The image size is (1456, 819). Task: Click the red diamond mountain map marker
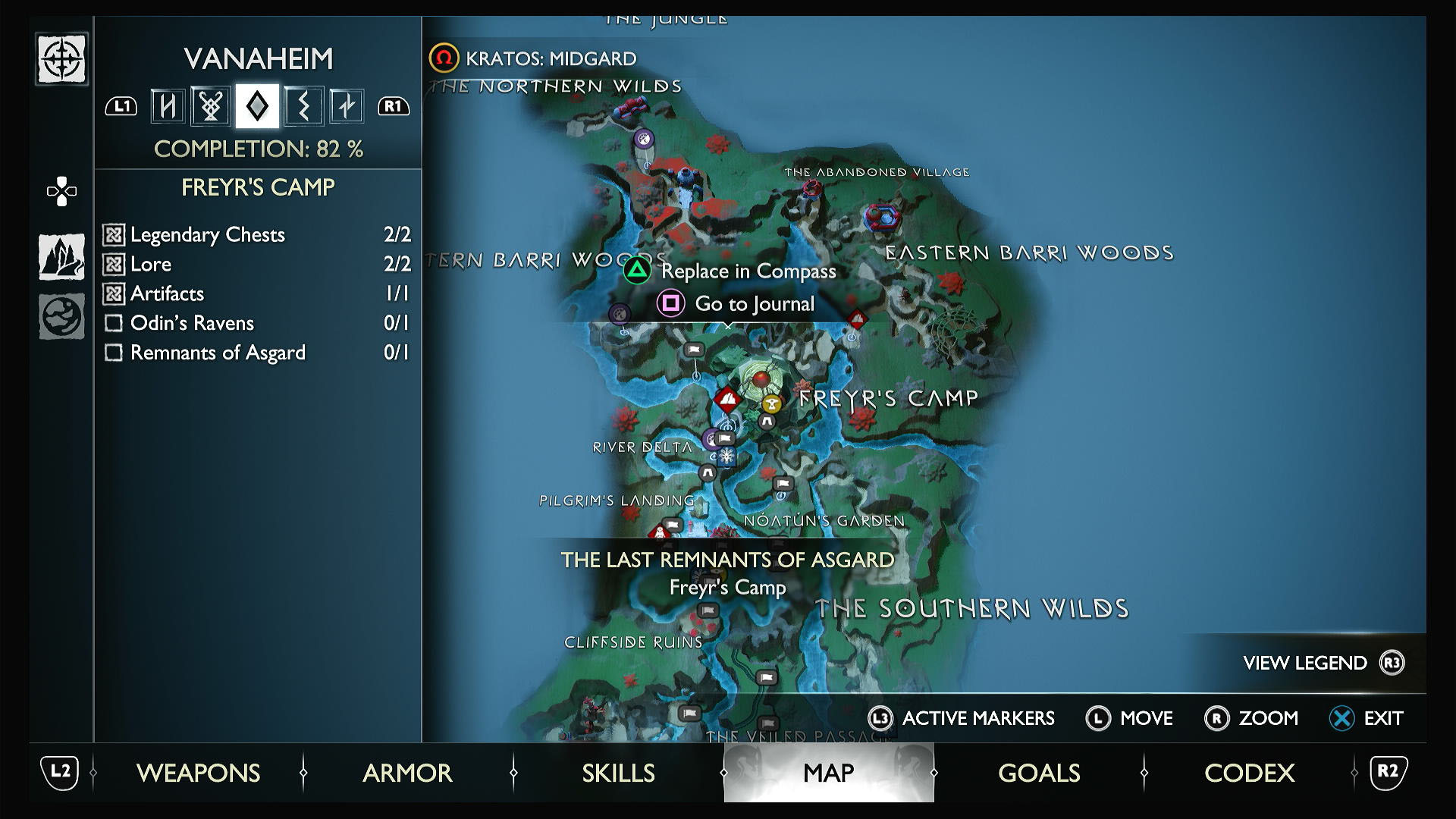click(x=727, y=398)
